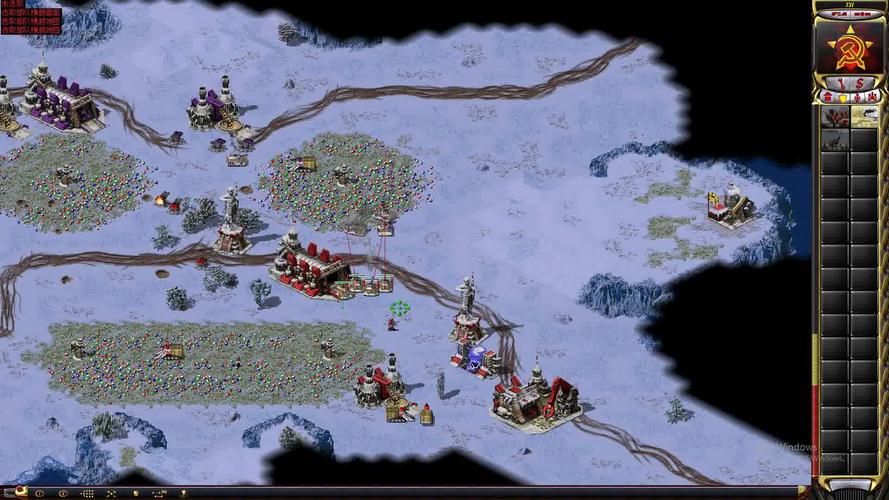Screen dimensions: 889x500
Task: Select the yellow shield defenses tab
Action: coord(842,97)
